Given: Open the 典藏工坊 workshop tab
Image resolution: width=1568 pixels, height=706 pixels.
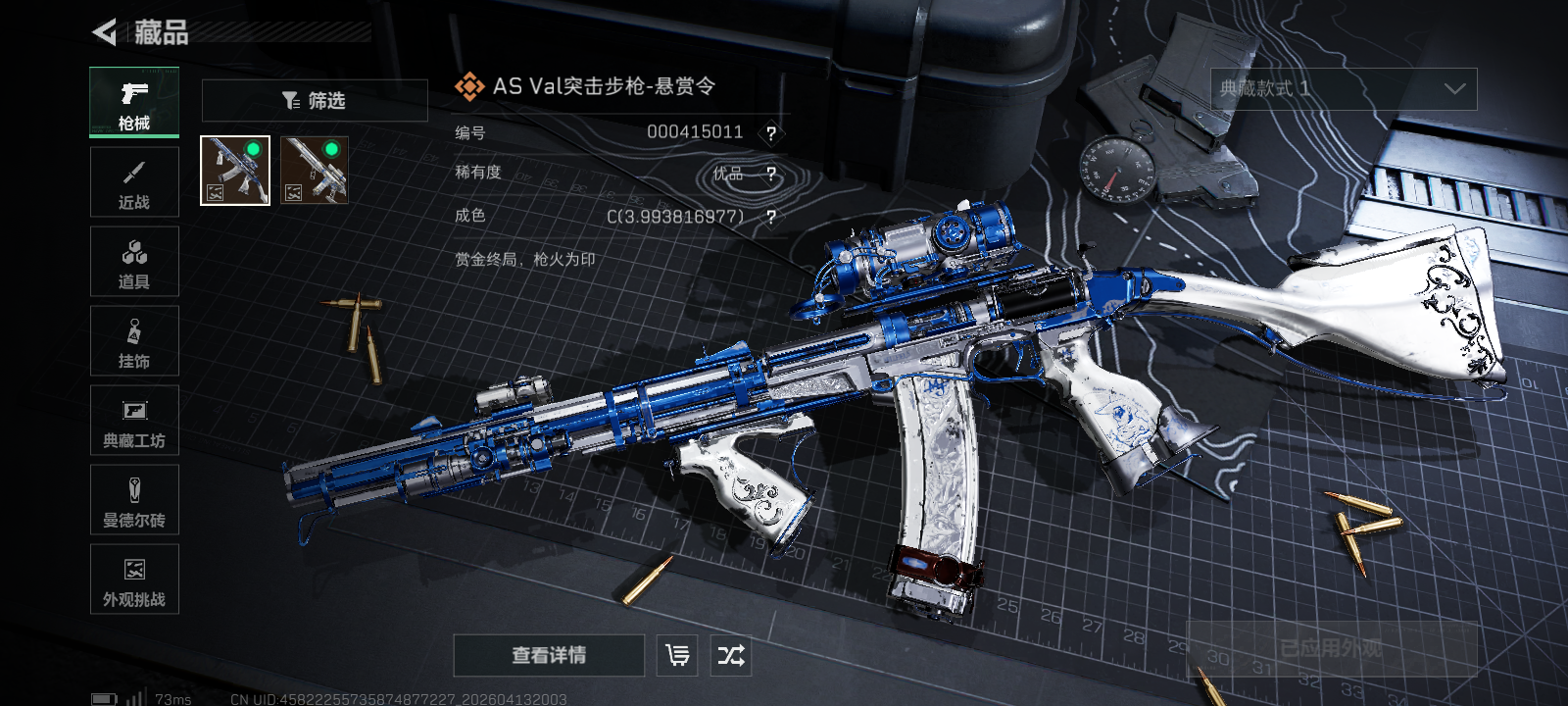Looking at the screenshot, I should pos(134,421).
